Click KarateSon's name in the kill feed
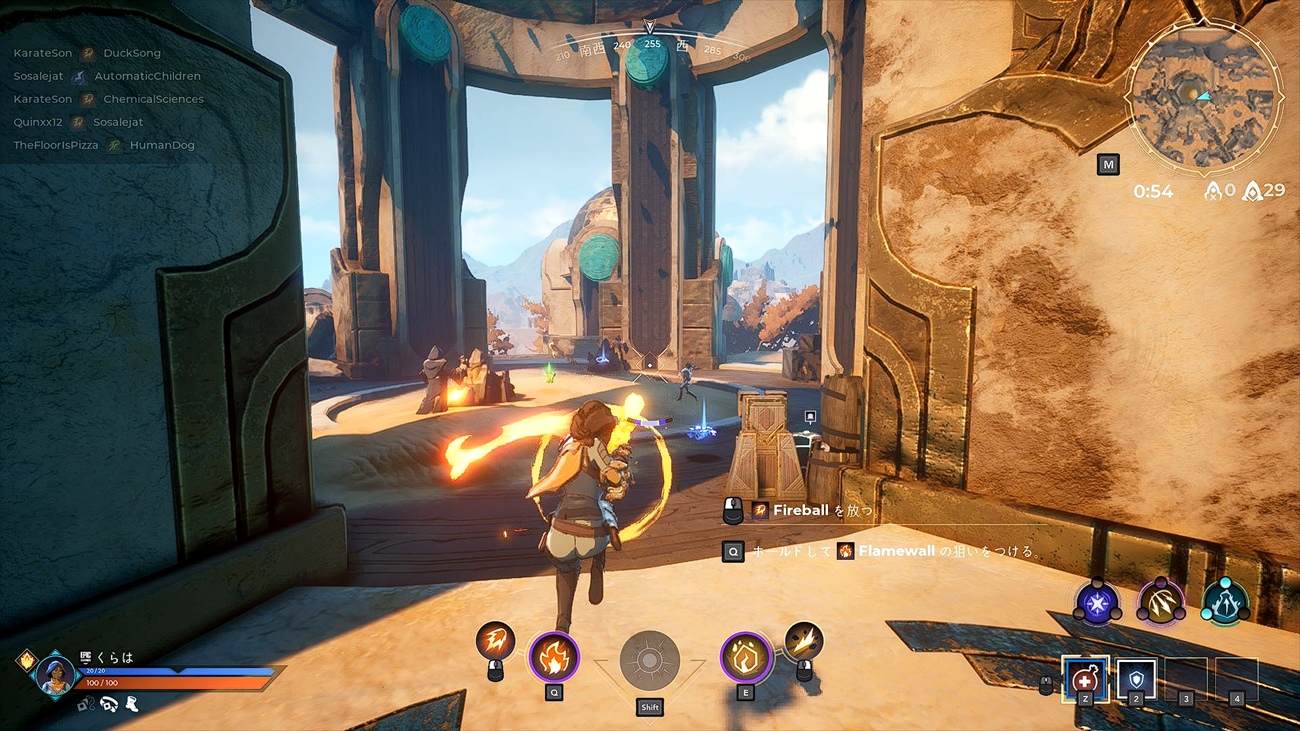The width and height of the screenshot is (1300, 731). point(43,52)
